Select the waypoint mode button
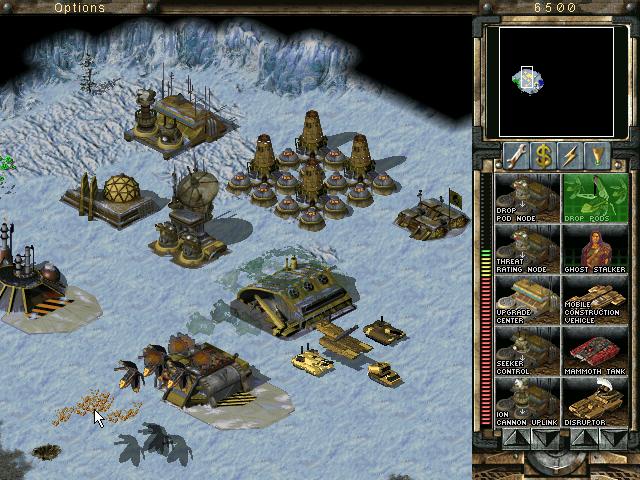 click(x=597, y=155)
